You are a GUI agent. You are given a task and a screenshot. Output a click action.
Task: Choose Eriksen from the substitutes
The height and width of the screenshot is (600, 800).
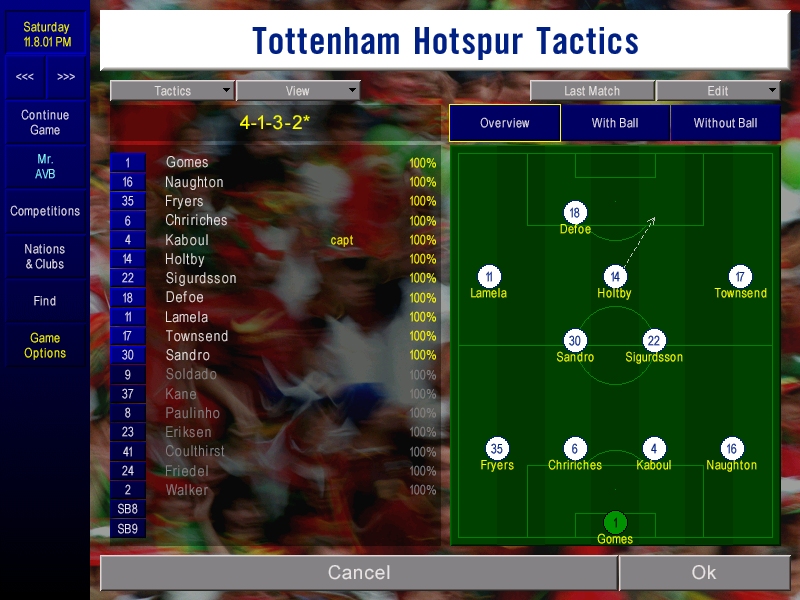(x=188, y=432)
